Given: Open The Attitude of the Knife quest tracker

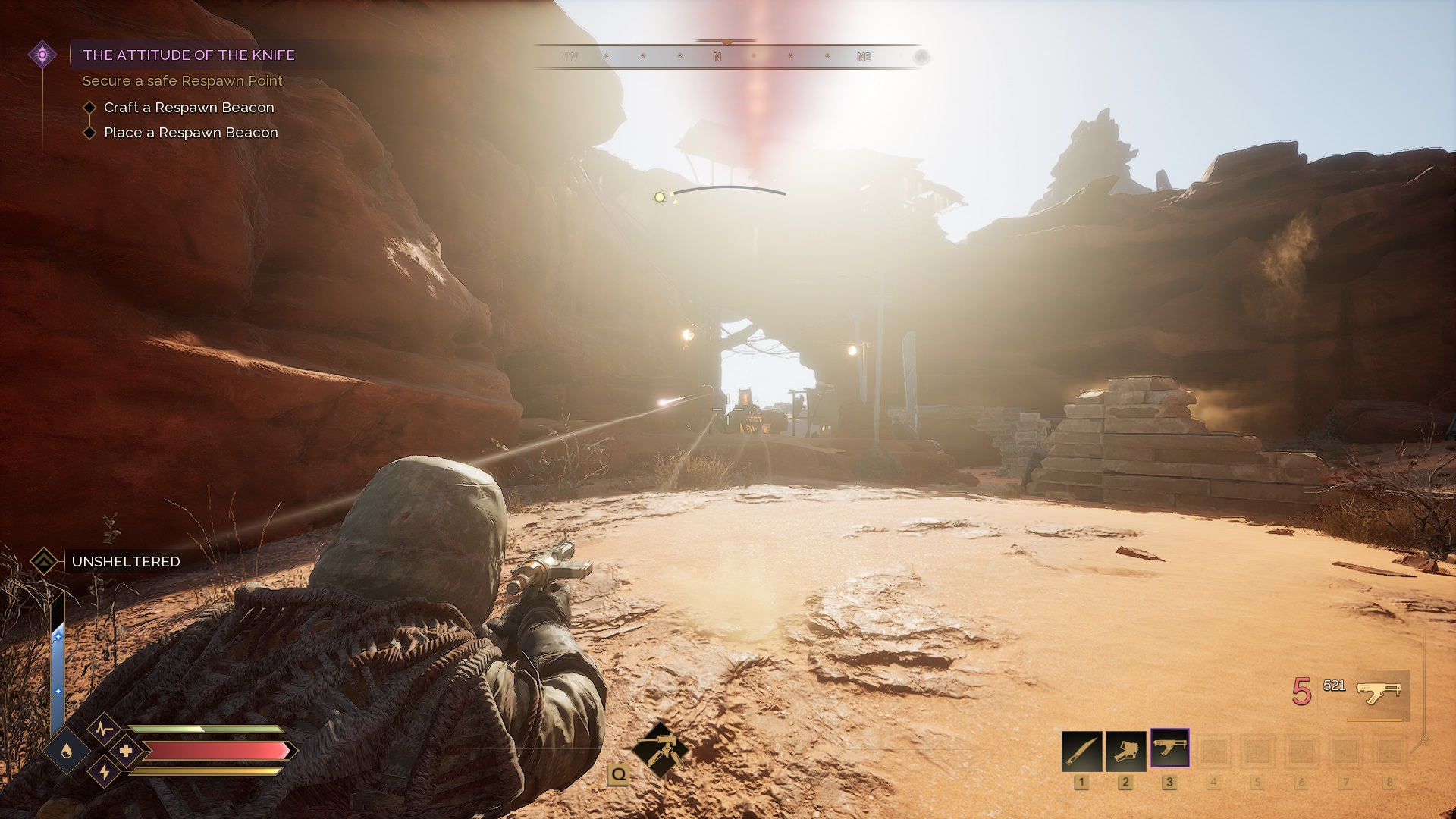Looking at the screenshot, I should [x=189, y=55].
